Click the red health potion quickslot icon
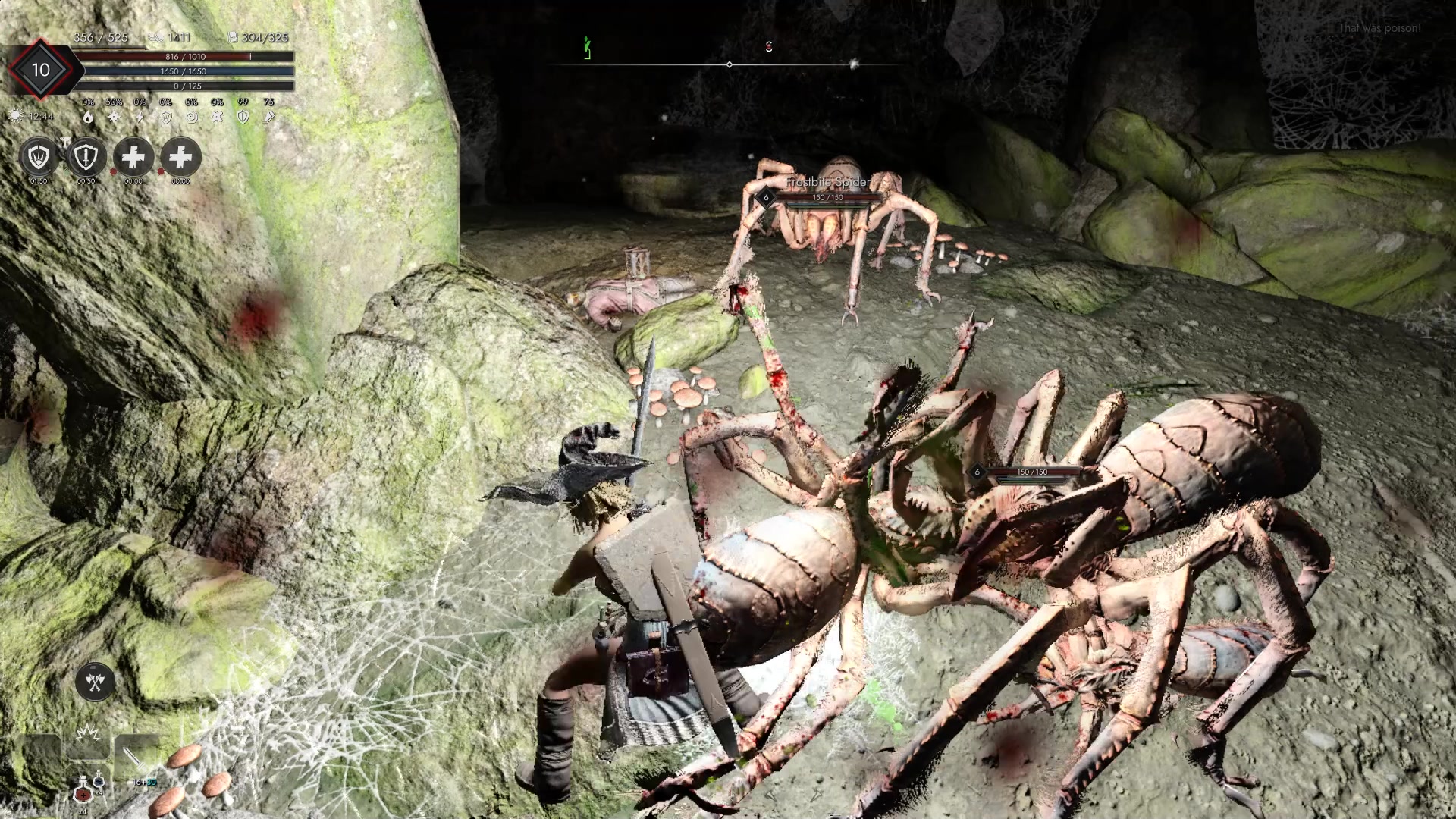Screen dimensions: 1456x819 pos(83,794)
